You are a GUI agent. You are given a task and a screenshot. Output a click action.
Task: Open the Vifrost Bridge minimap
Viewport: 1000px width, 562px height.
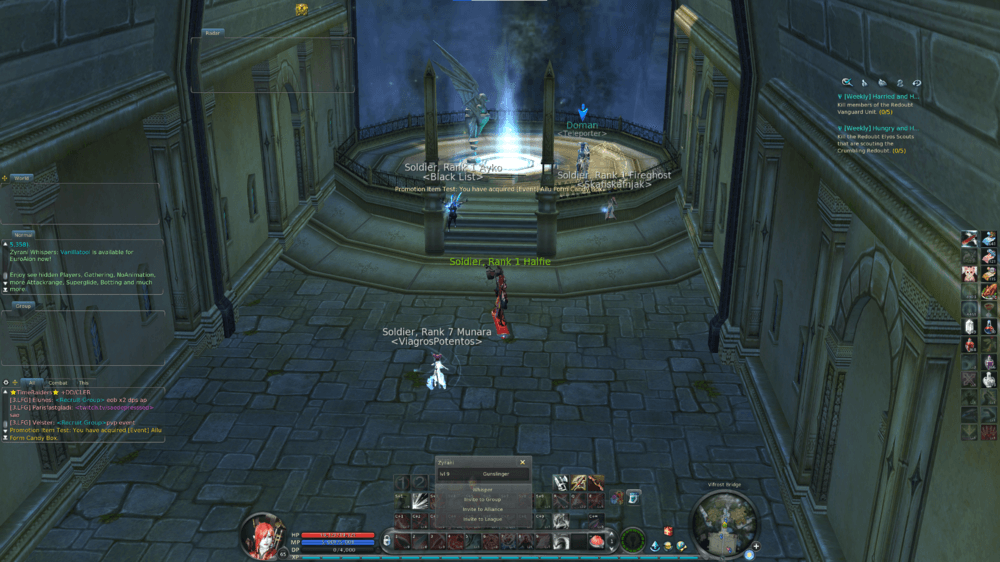click(x=720, y=524)
